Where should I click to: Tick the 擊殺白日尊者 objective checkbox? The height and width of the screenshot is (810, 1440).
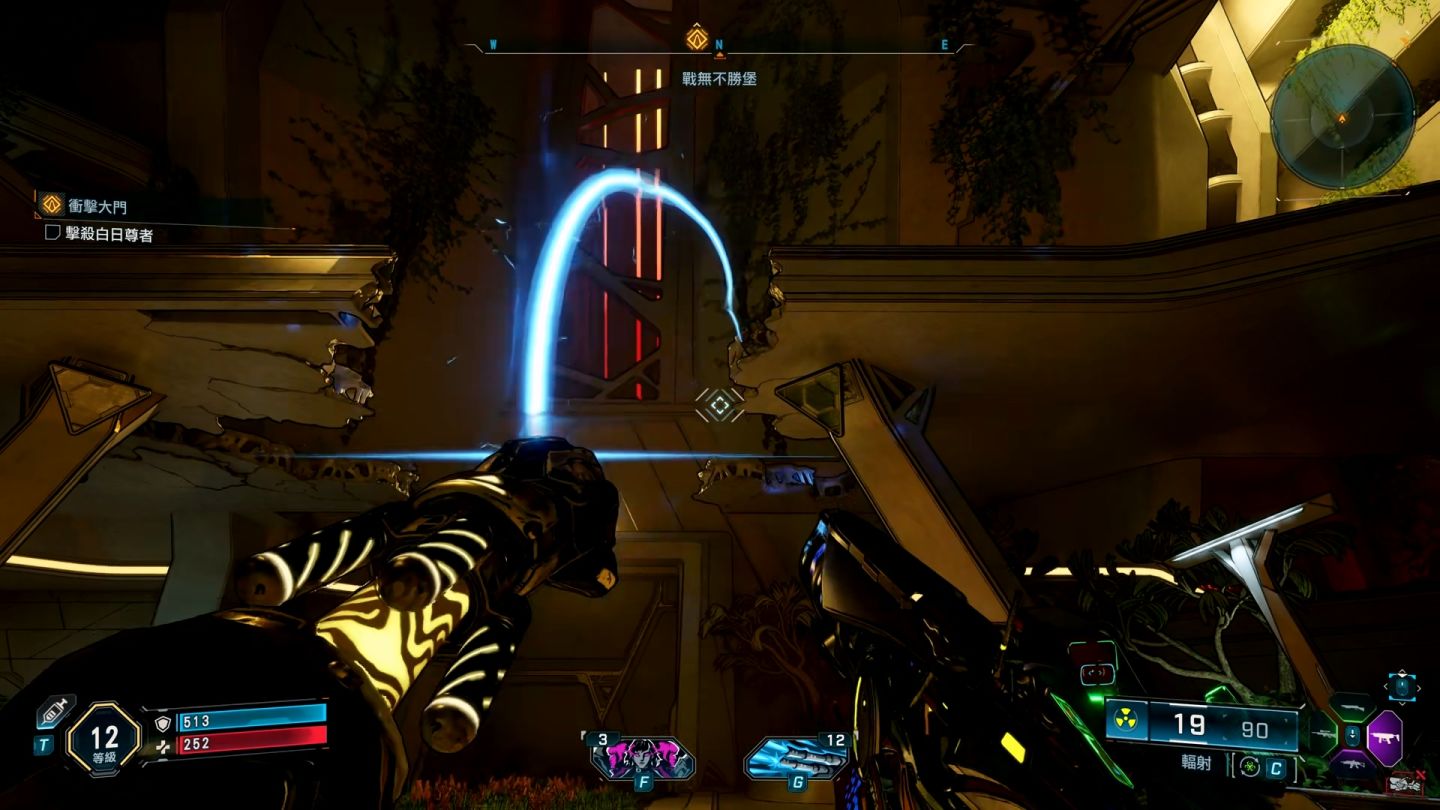53,233
